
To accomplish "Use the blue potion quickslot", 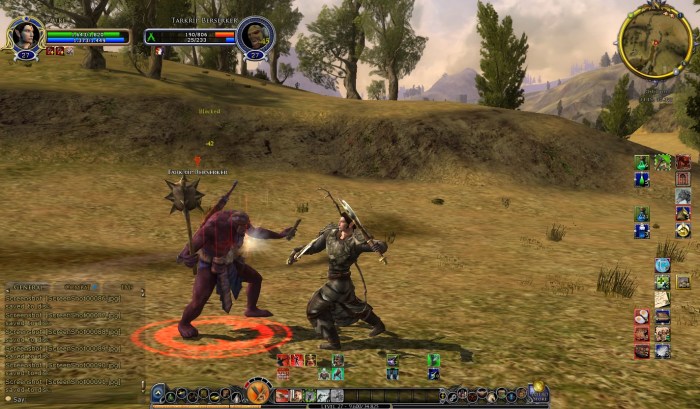I will point(642,180).
